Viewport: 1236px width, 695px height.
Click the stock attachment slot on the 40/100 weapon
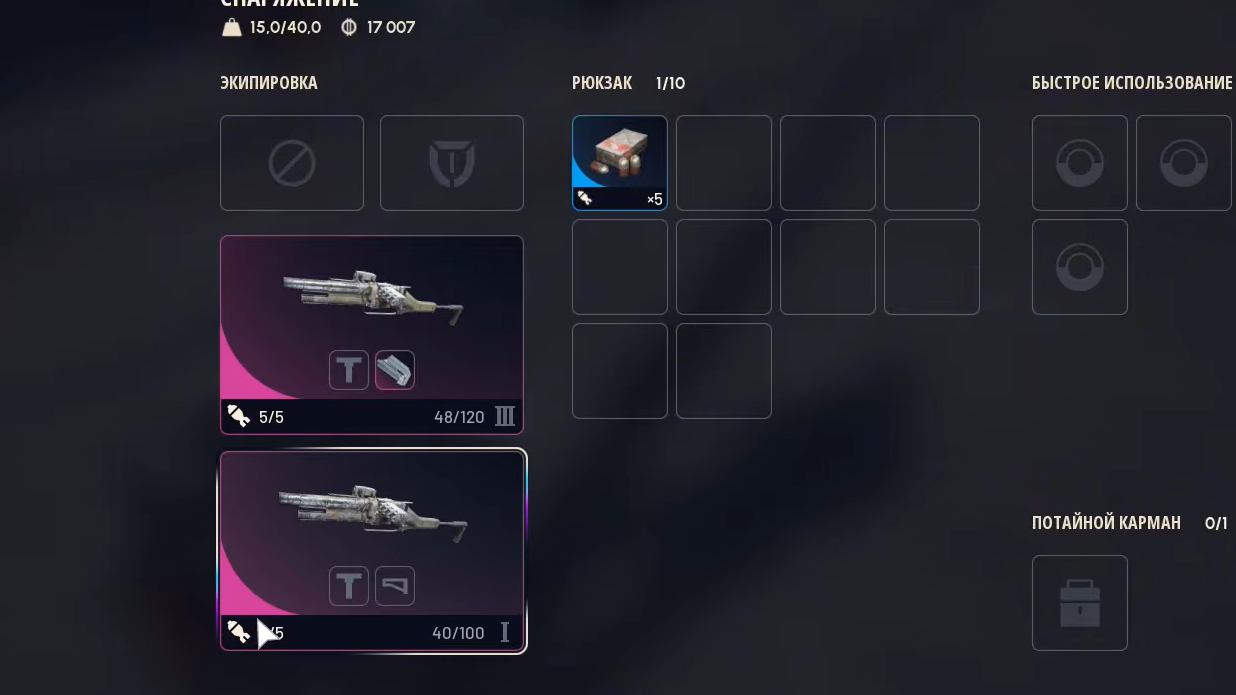[x=395, y=586]
